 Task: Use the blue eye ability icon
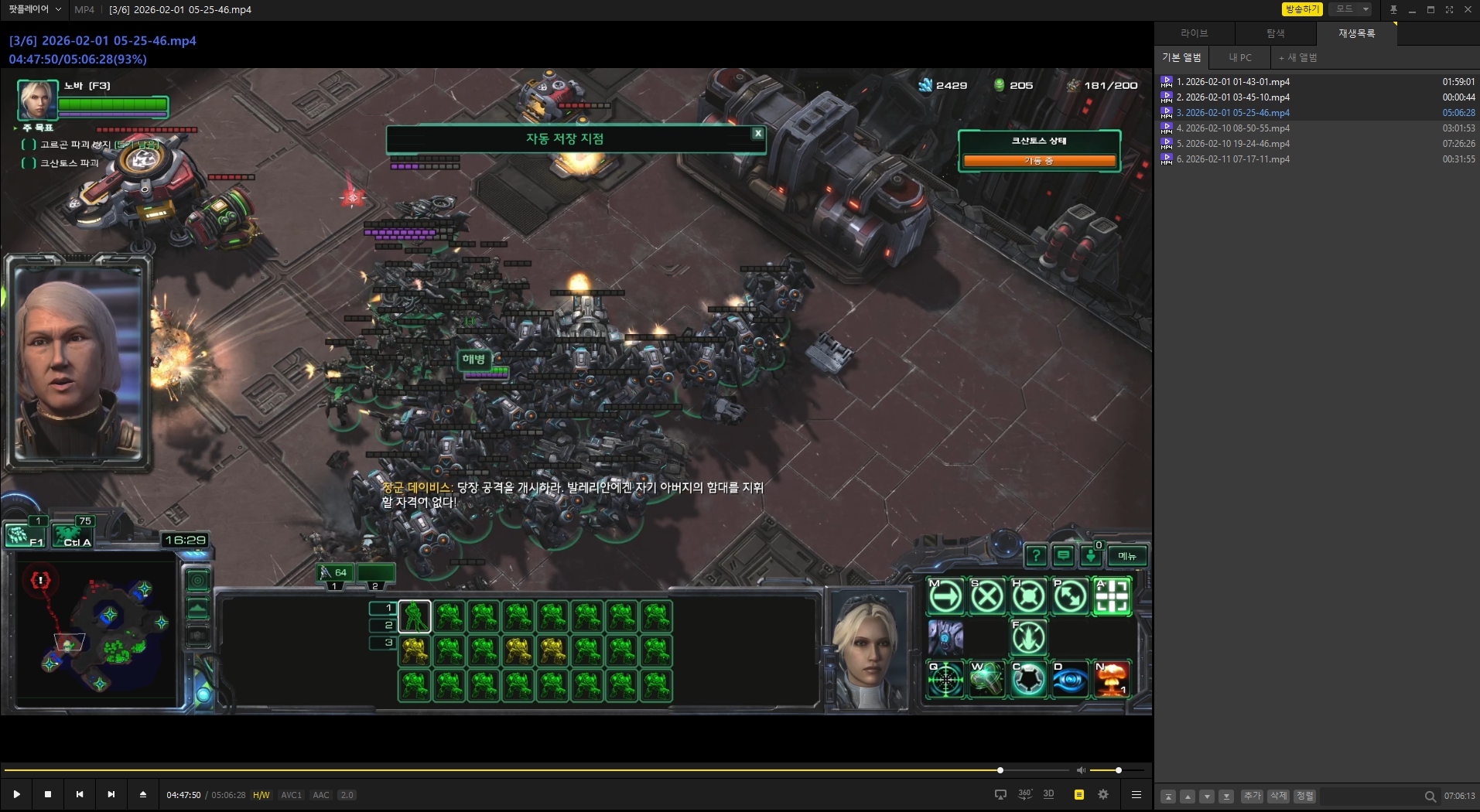coord(1071,680)
